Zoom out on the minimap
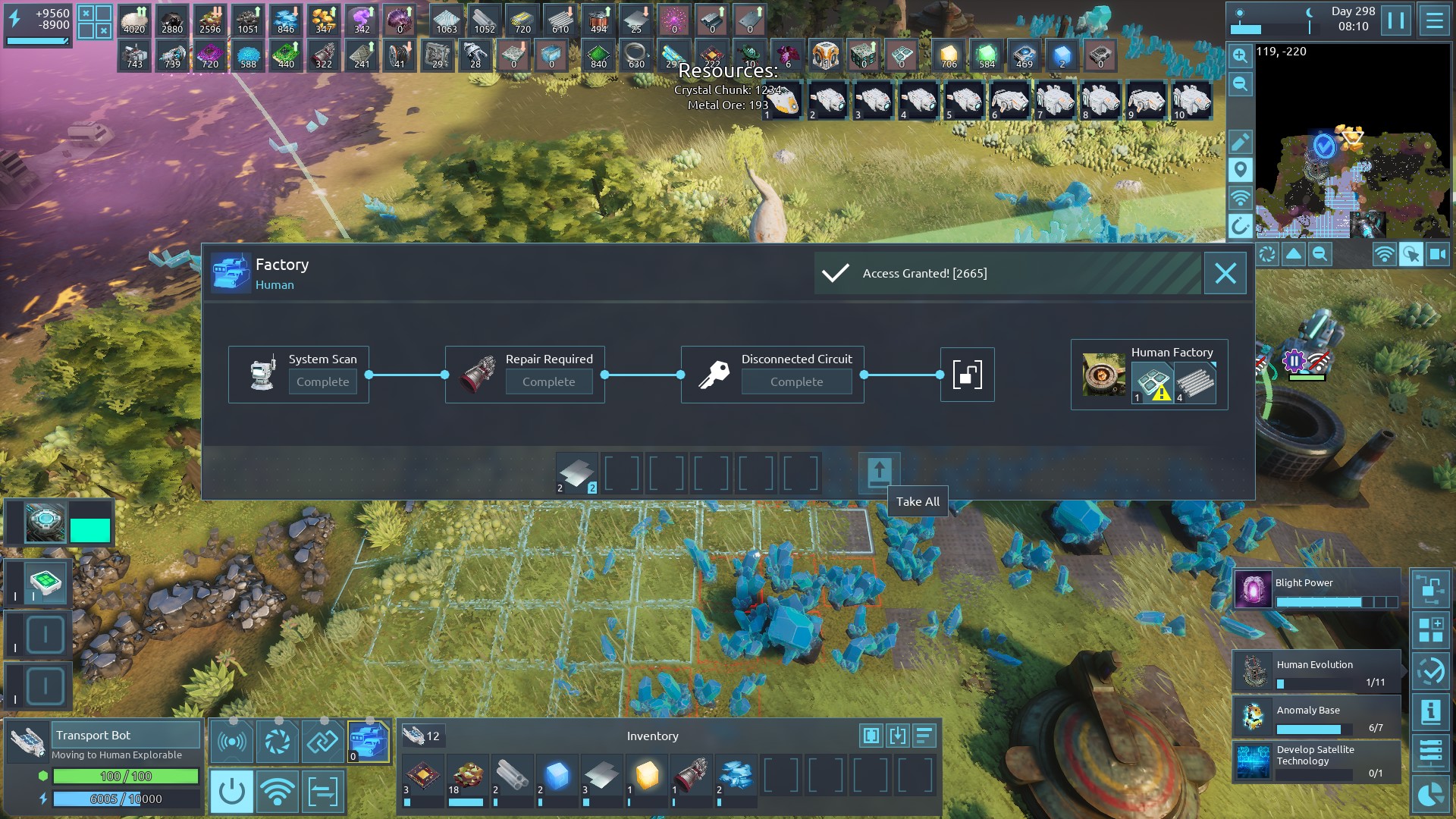 point(1240,84)
